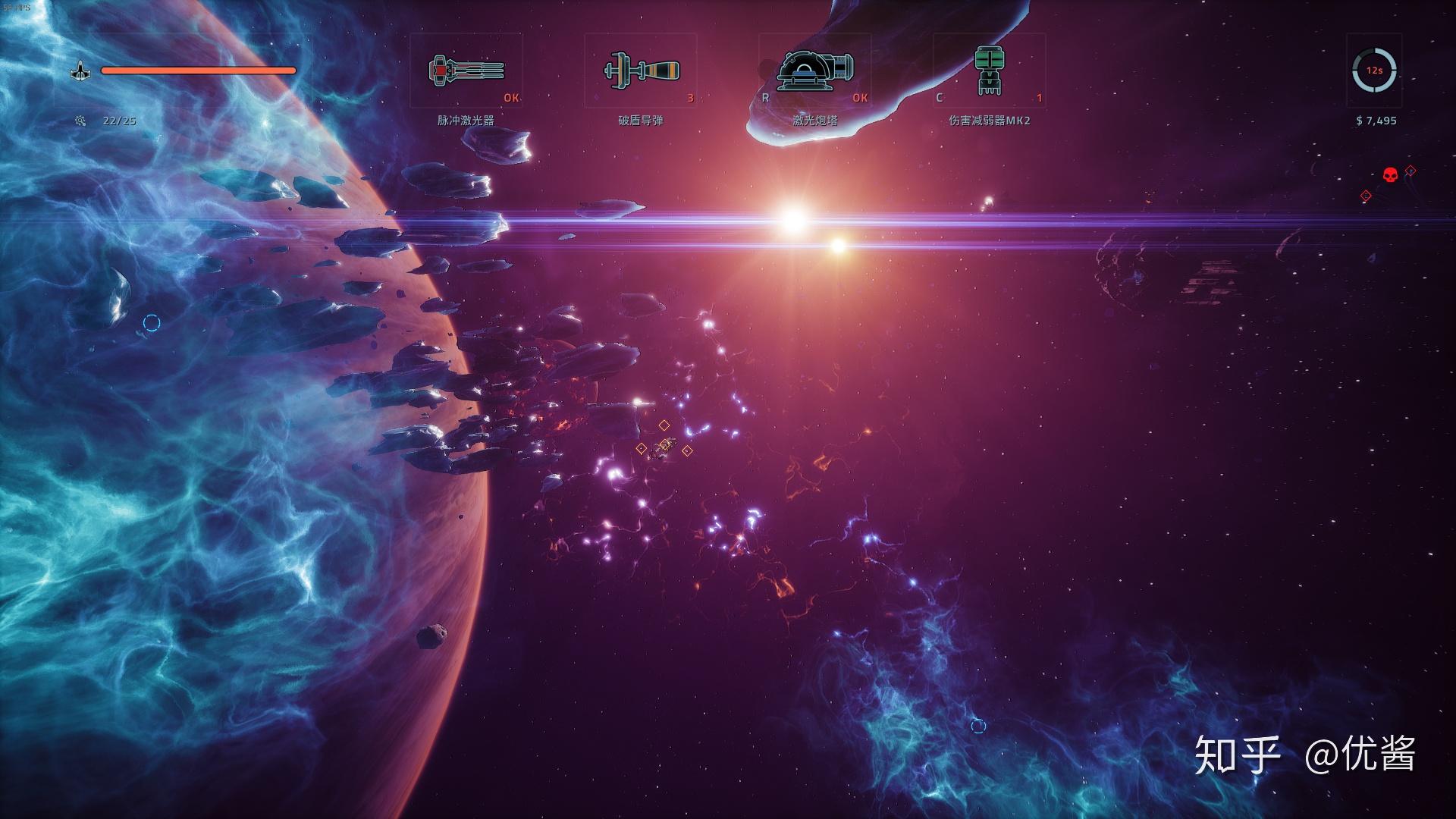Click the orange health bar at top left
The width and height of the screenshot is (1456, 819).
[199, 71]
